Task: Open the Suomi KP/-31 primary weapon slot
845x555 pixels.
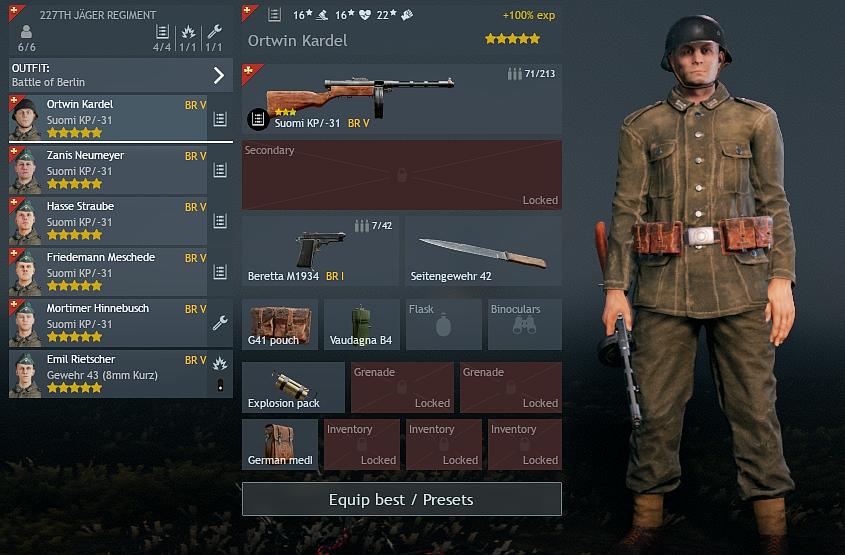Action: tap(401, 99)
